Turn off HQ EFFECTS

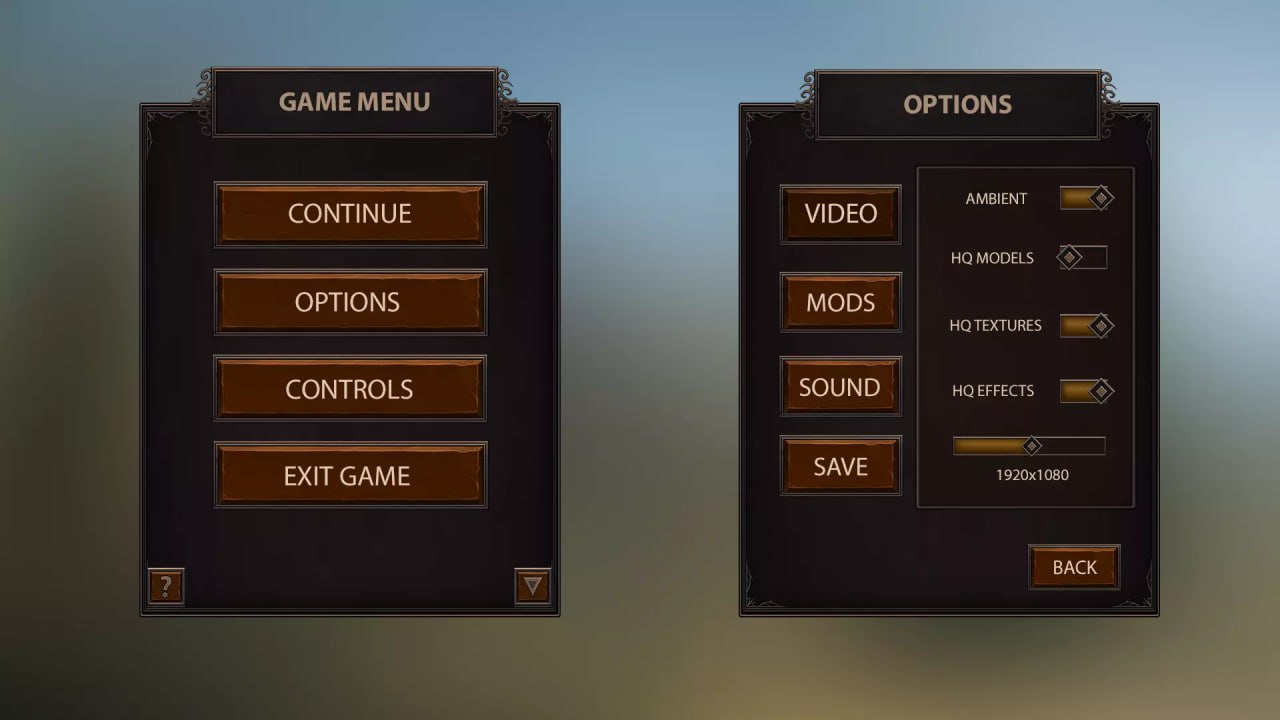pos(1087,390)
